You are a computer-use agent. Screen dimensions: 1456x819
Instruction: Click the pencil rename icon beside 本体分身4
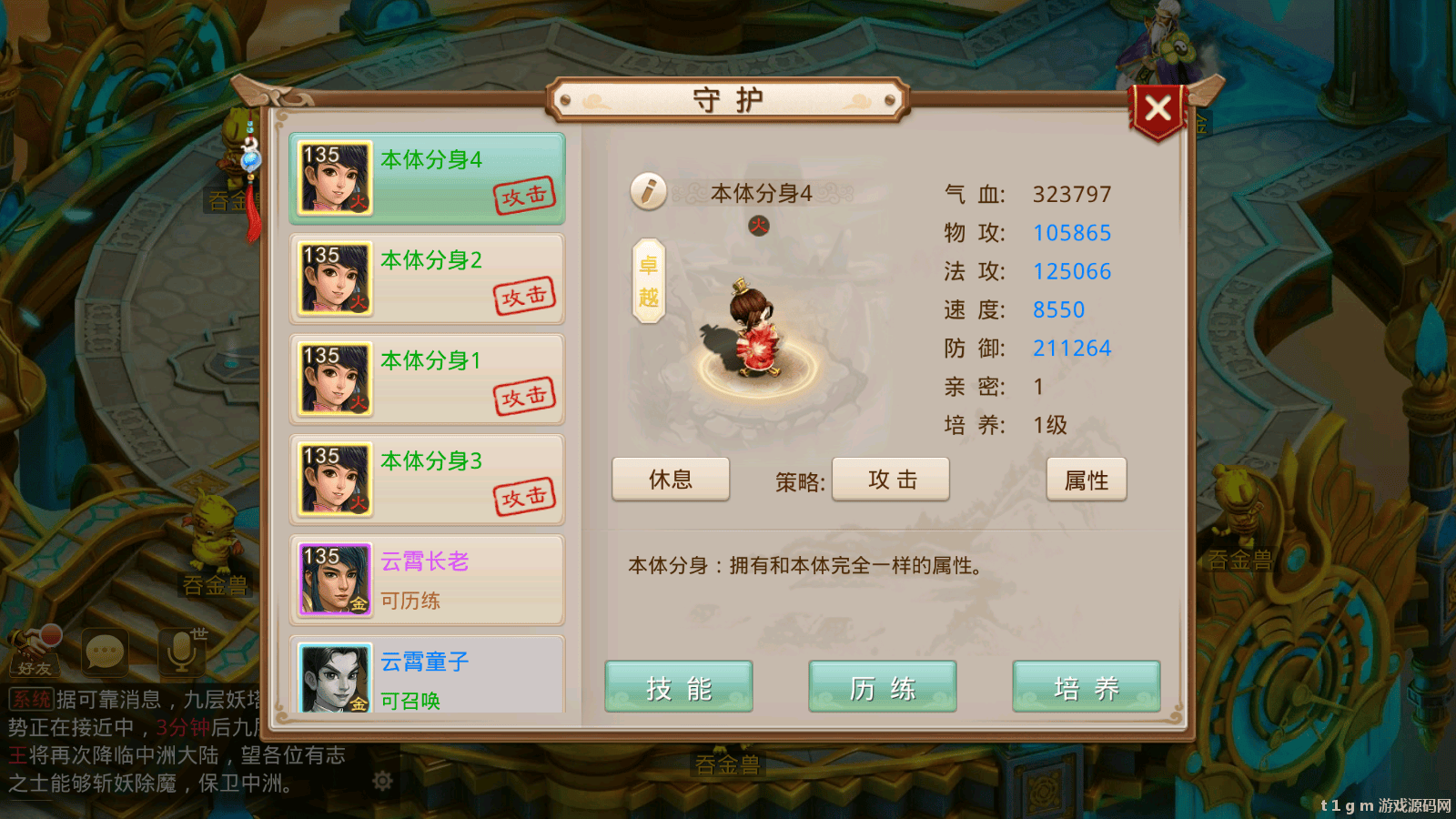coord(648,193)
